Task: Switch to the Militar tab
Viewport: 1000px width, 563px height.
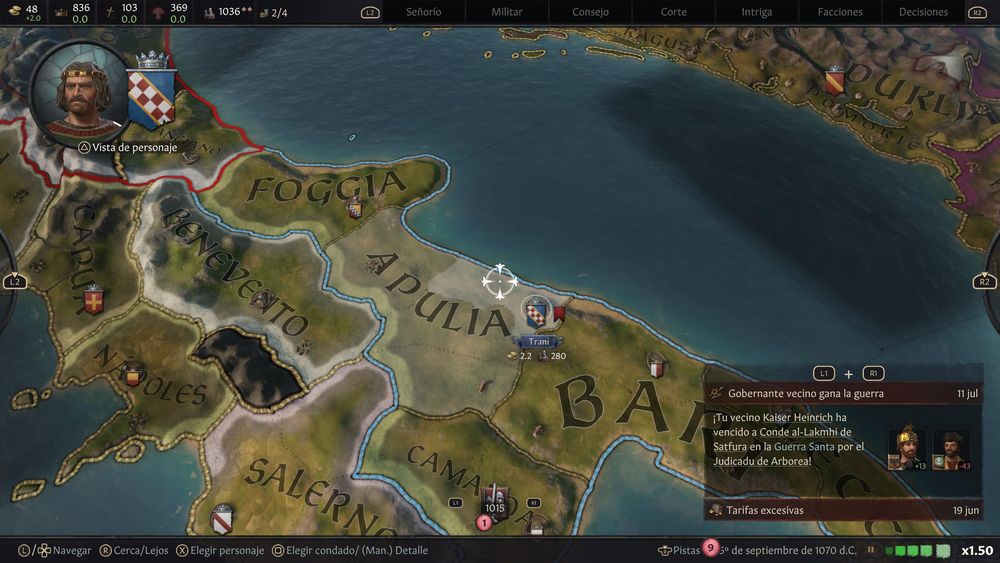Action: [x=507, y=12]
